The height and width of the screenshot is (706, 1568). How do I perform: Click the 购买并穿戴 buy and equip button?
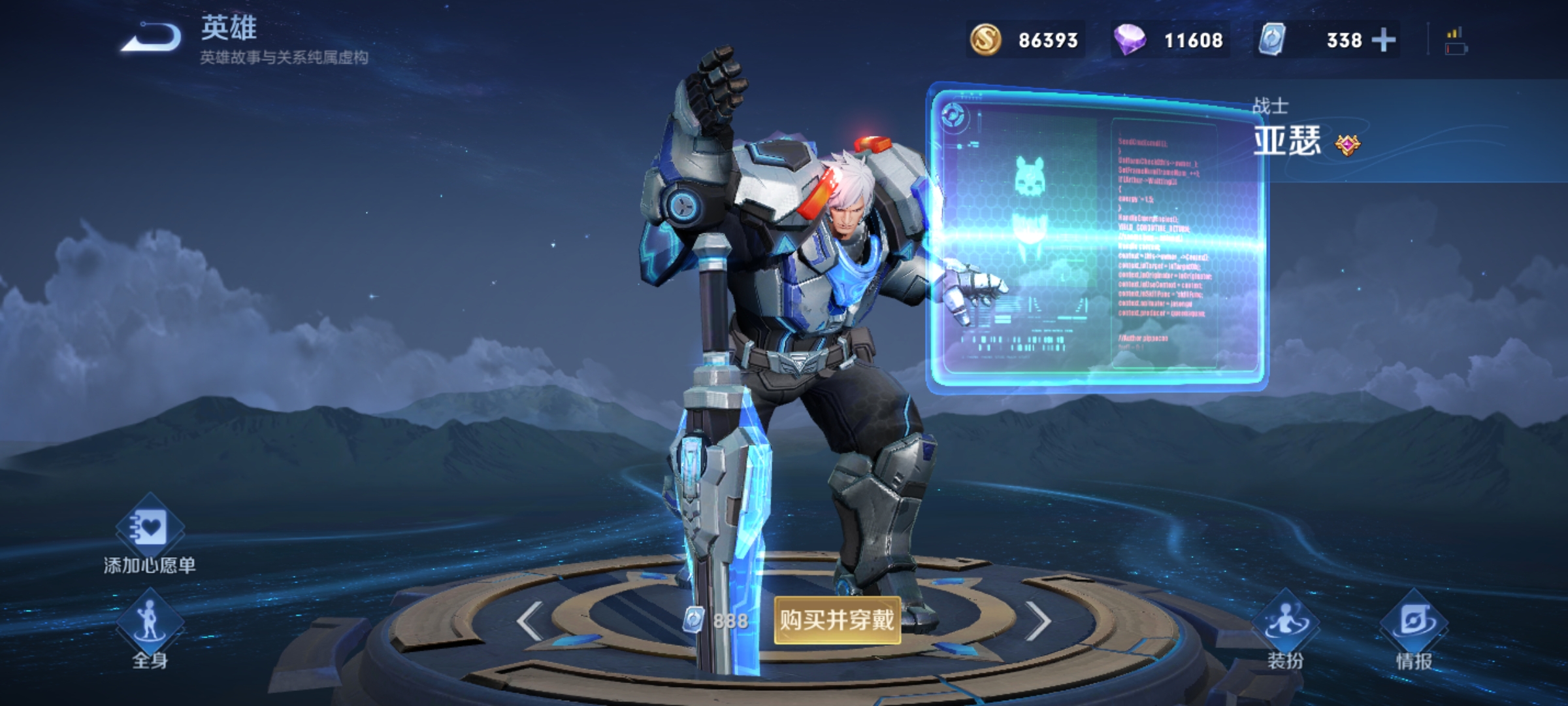pos(837,620)
